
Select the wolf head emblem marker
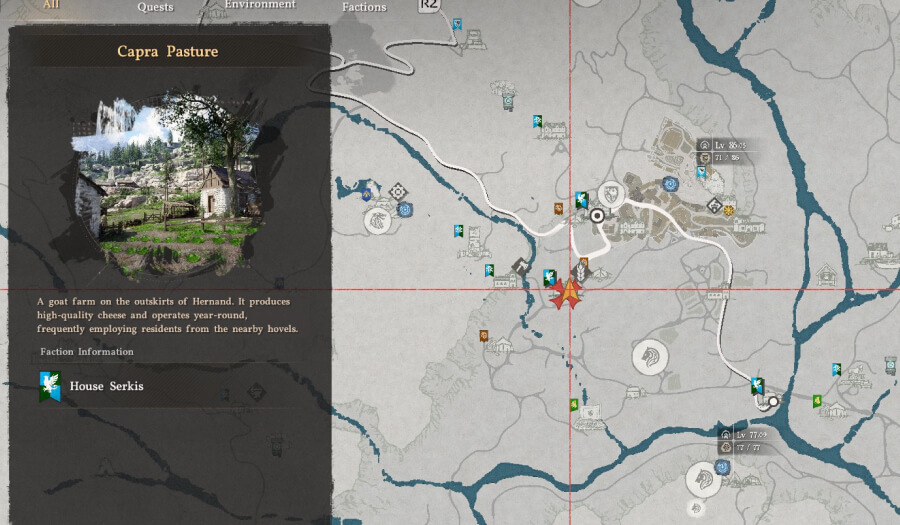point(377,220)
